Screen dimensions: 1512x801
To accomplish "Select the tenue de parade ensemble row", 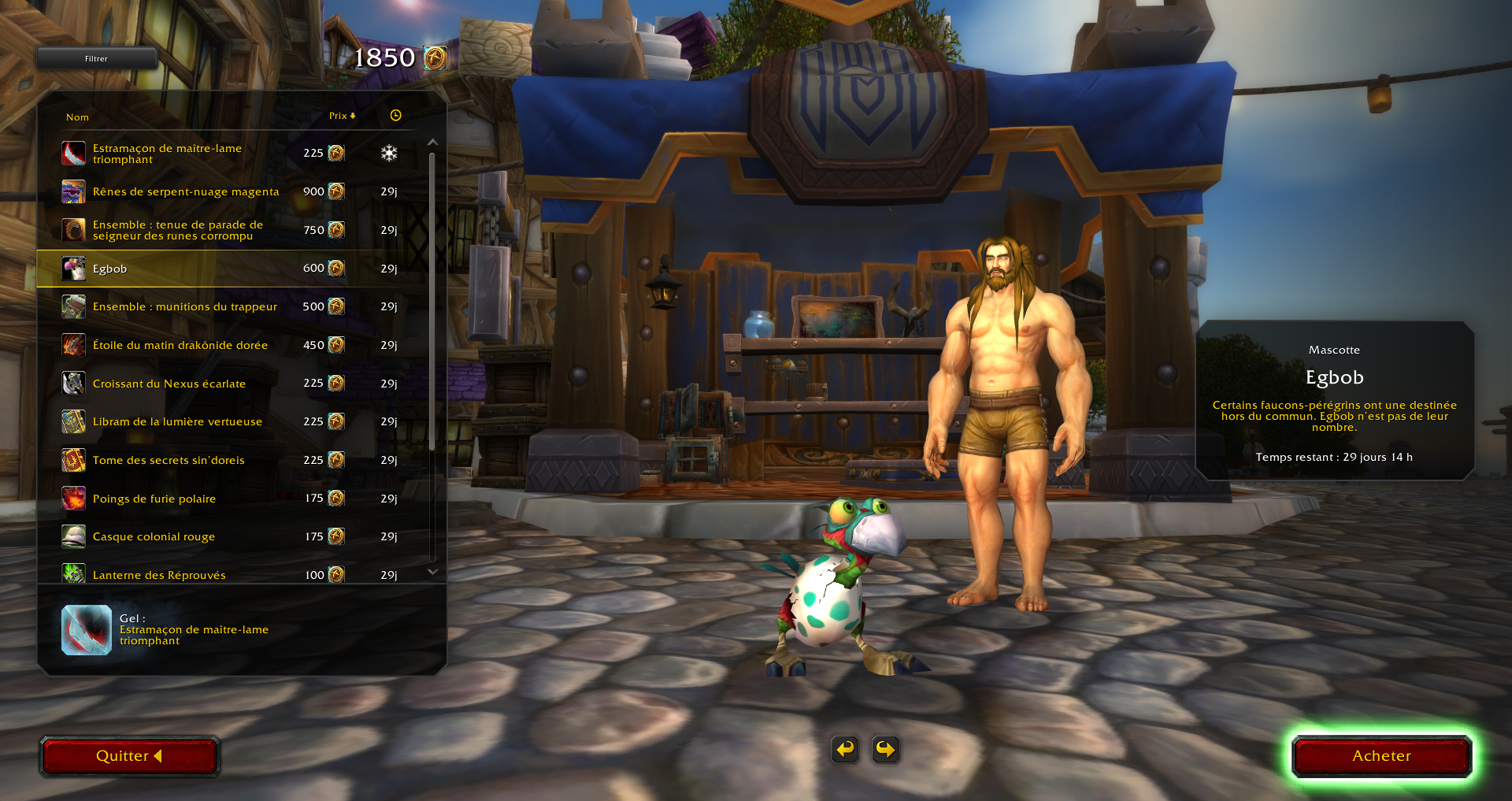I will (x=178, y=230).
